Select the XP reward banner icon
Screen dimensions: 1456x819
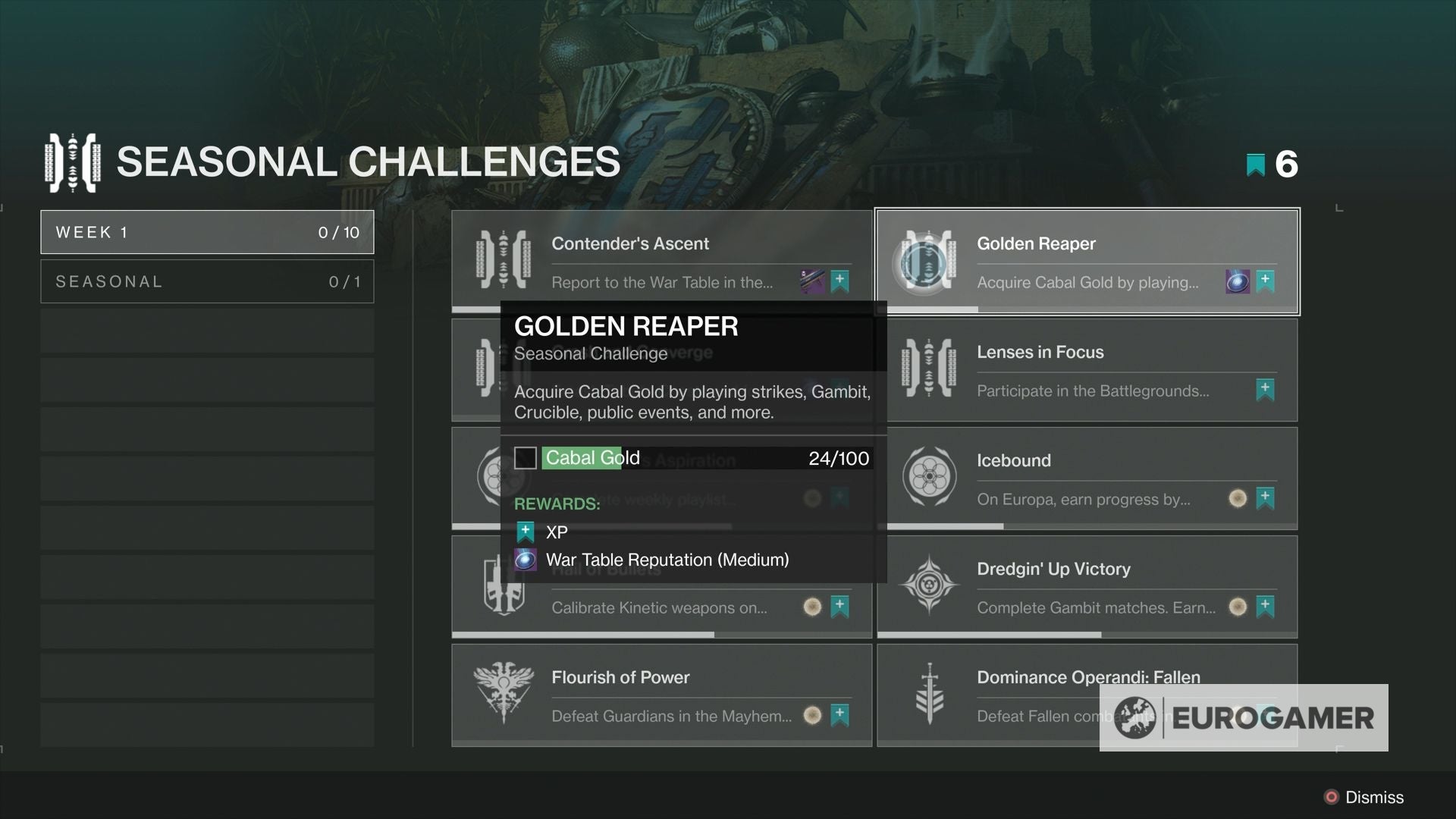pos(526,532)
